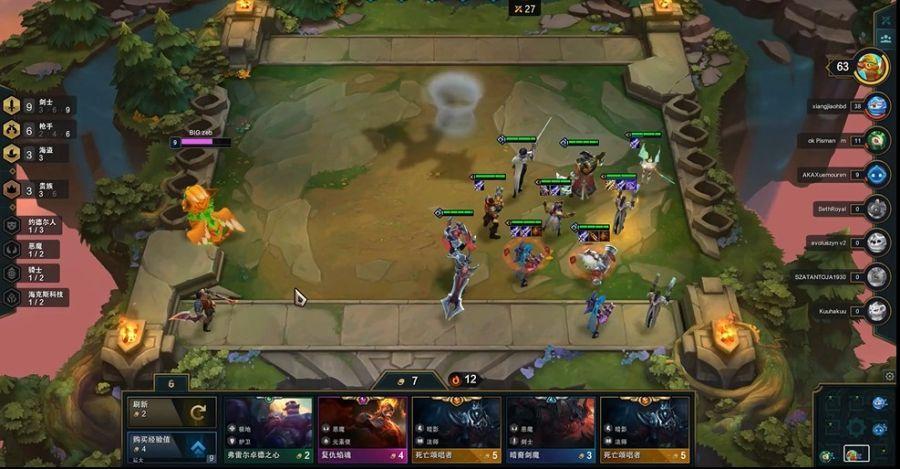Open the settings gear icon
Screen dimensions: 900x469
(890, 376)
